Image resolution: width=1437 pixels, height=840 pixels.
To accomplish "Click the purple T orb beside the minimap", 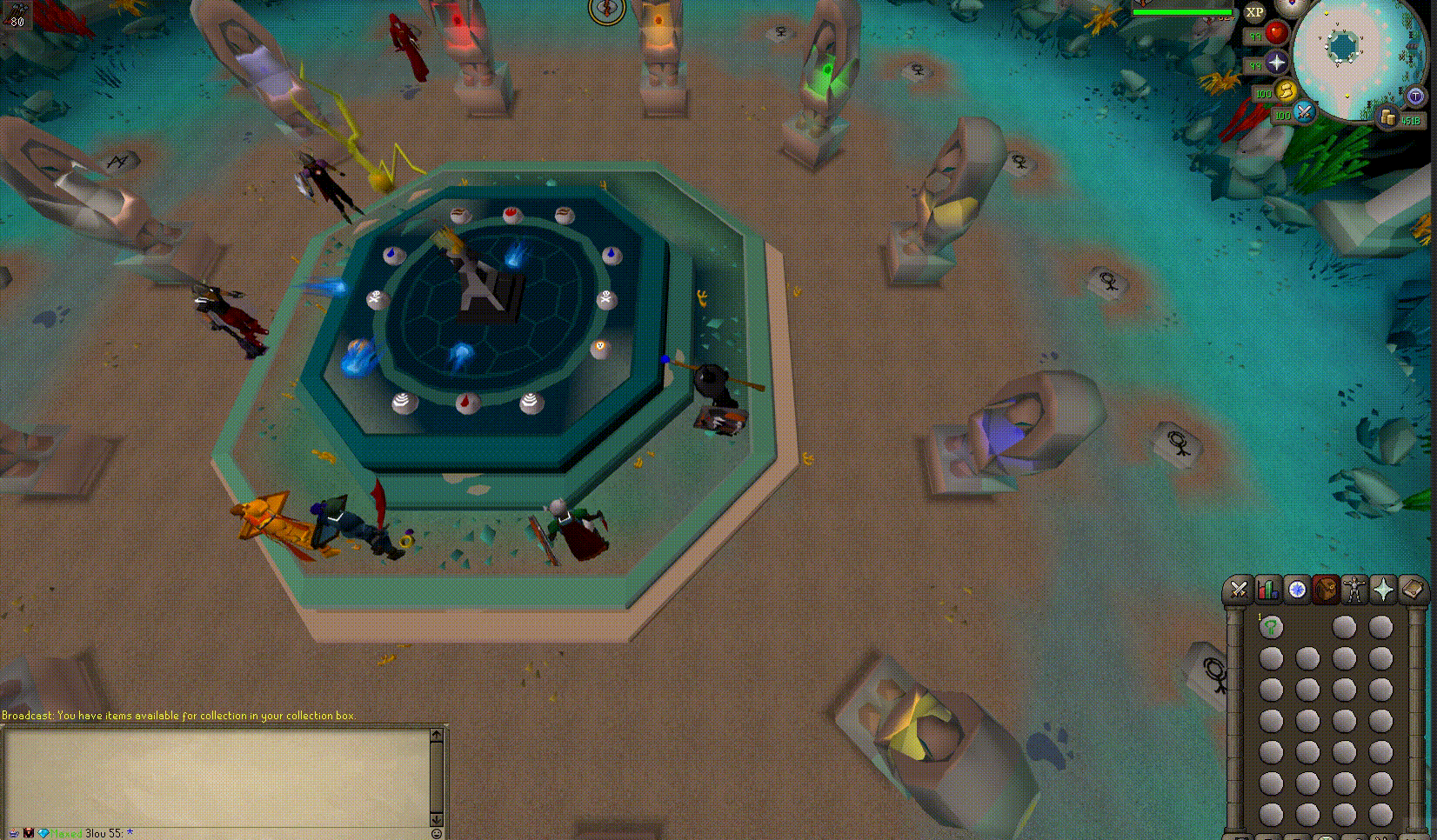I will pos(1415,96).
